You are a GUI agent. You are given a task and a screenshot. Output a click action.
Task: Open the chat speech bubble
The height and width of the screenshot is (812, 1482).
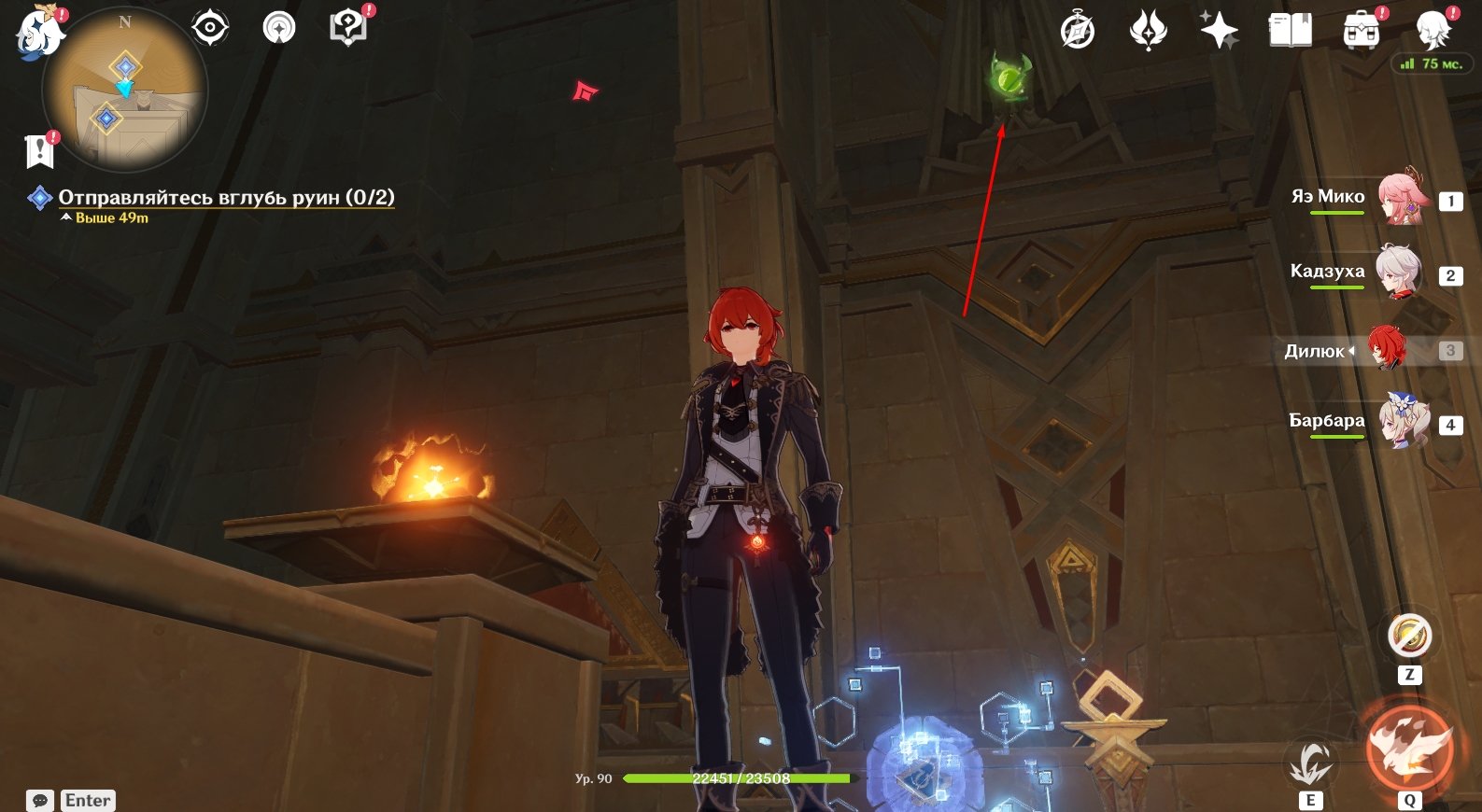[x=40, y=800]
